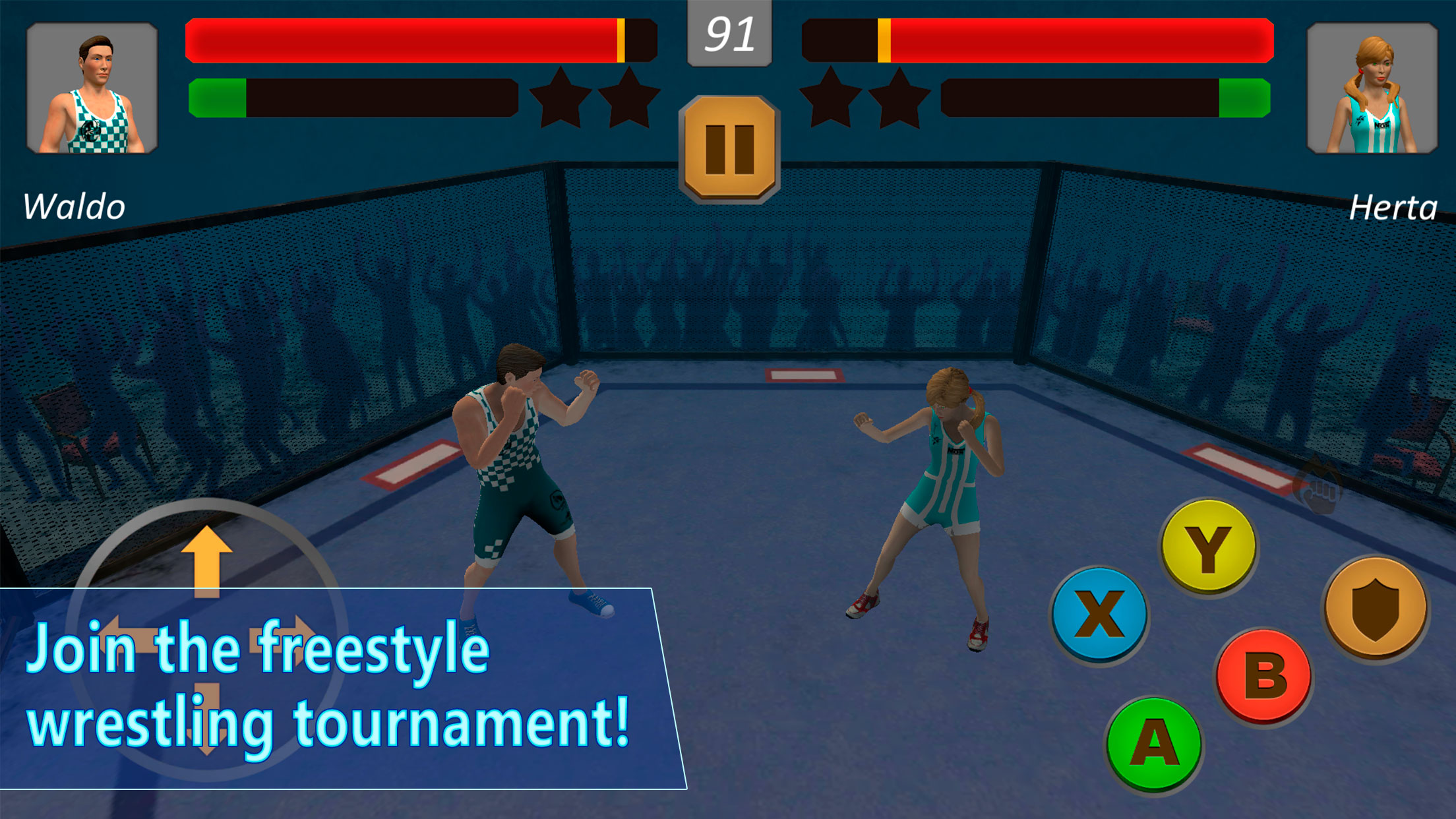This screenshot has width=1456, height=819.
Task: Move forward with the up arrow
Action: point(206,559)
